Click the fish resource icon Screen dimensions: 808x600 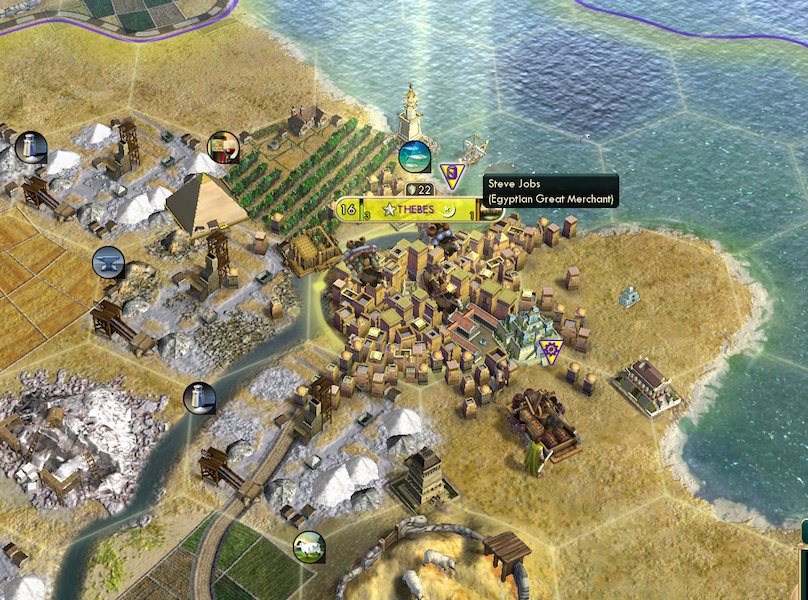[x=414, y=156]
